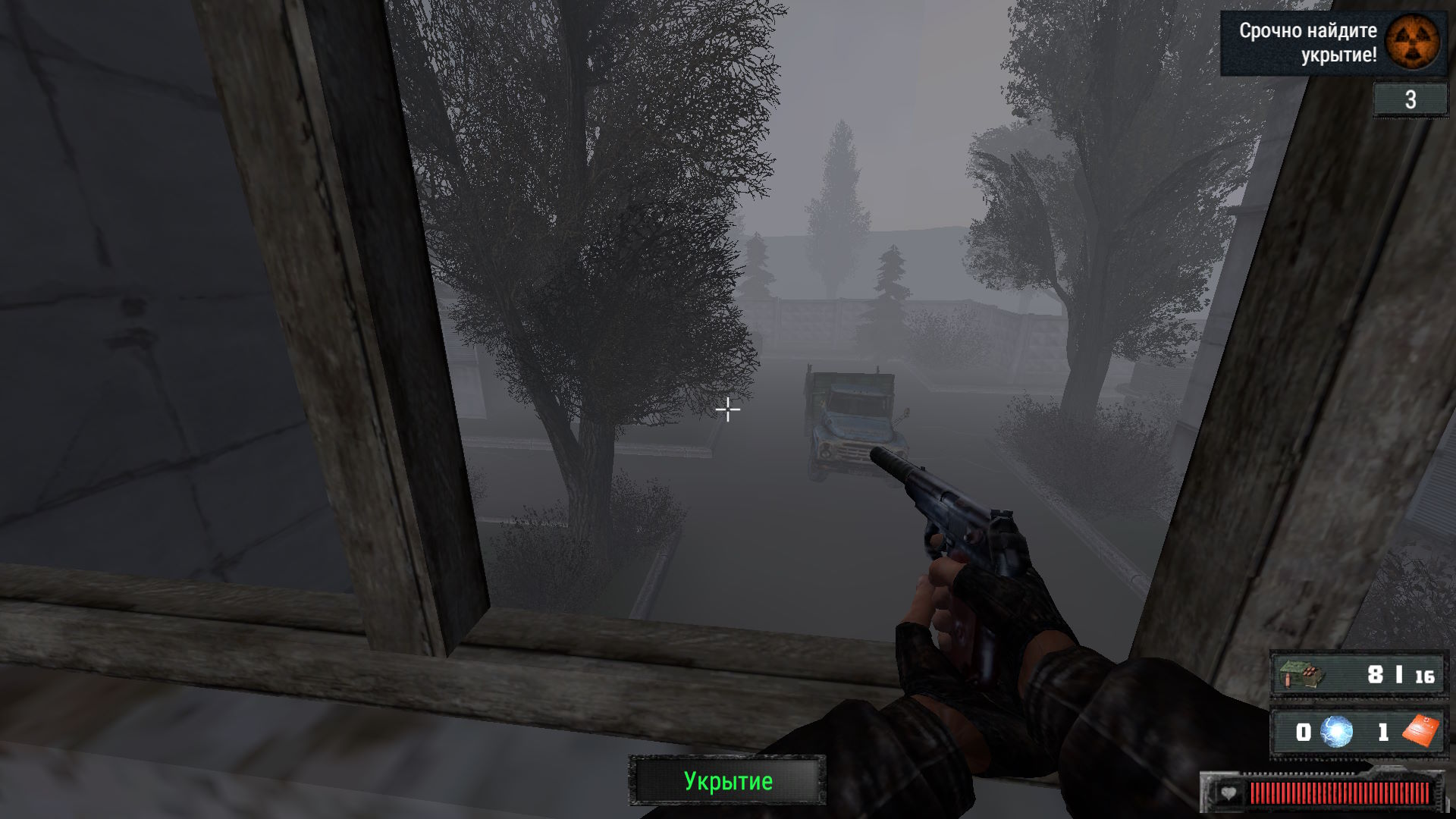Image resolution: width=1456 pixels, height=819 pixels.
Task: Click the green 'Укрытие' objective label
Action: click(727, 781)
